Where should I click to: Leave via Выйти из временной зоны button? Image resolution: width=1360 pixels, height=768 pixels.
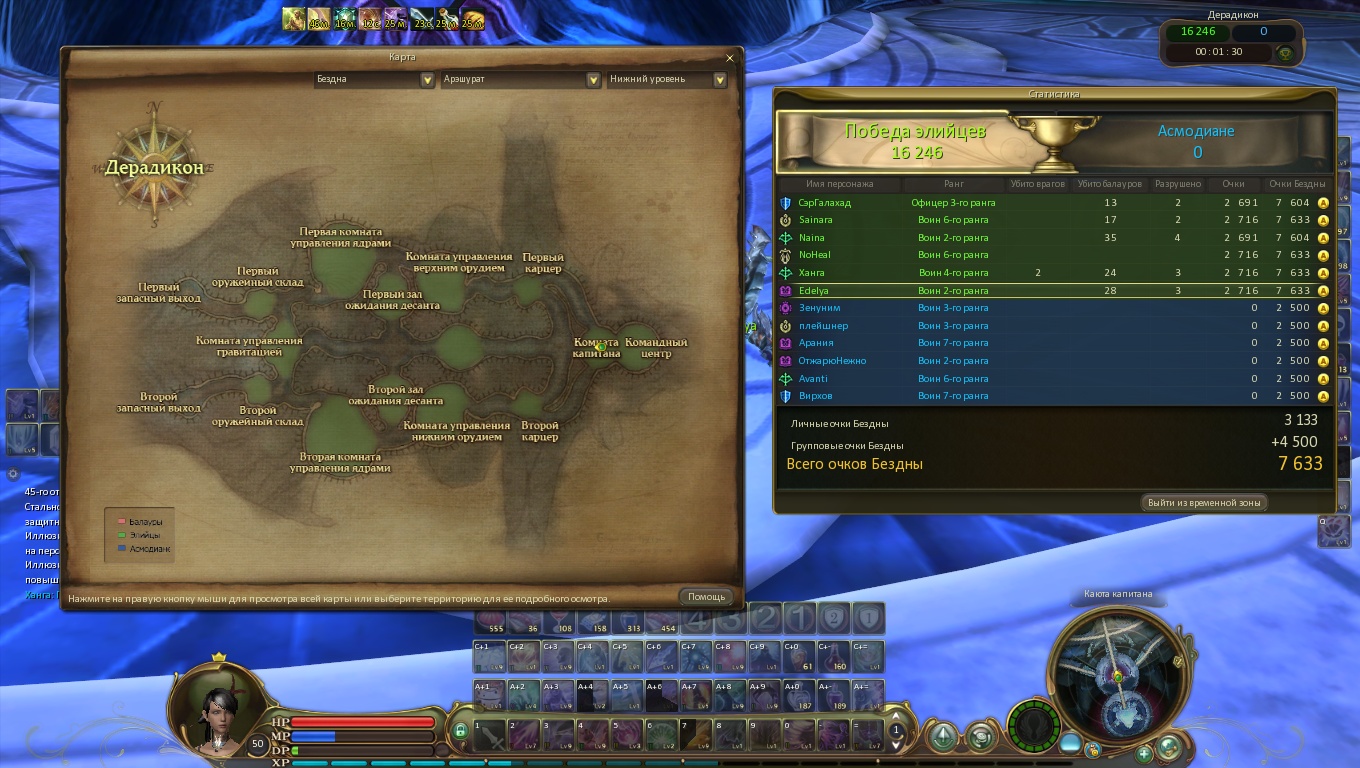tap(1204, 502)
